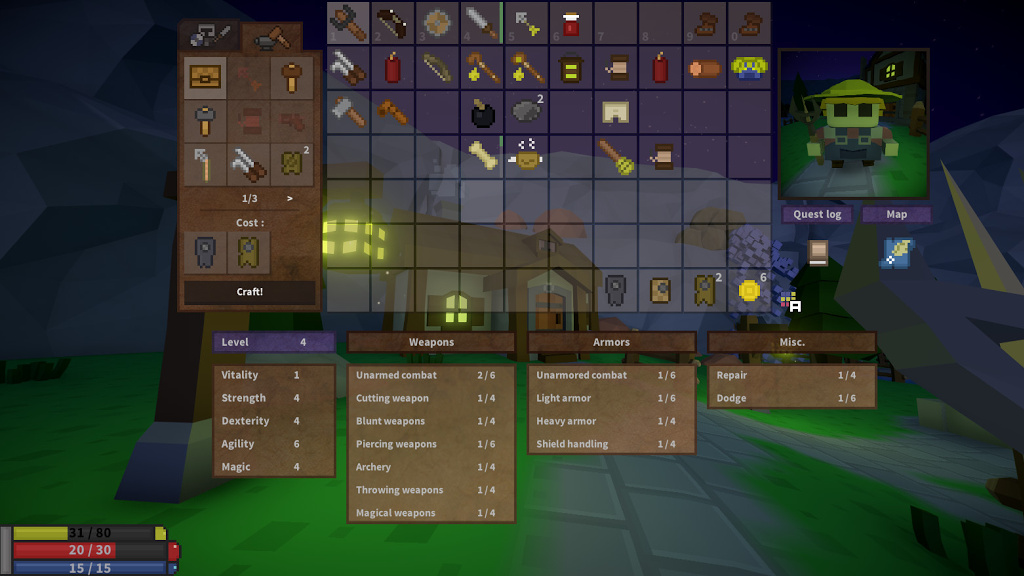Click the Craft! button
The image size is (1024, 576).
pos(249,292)
